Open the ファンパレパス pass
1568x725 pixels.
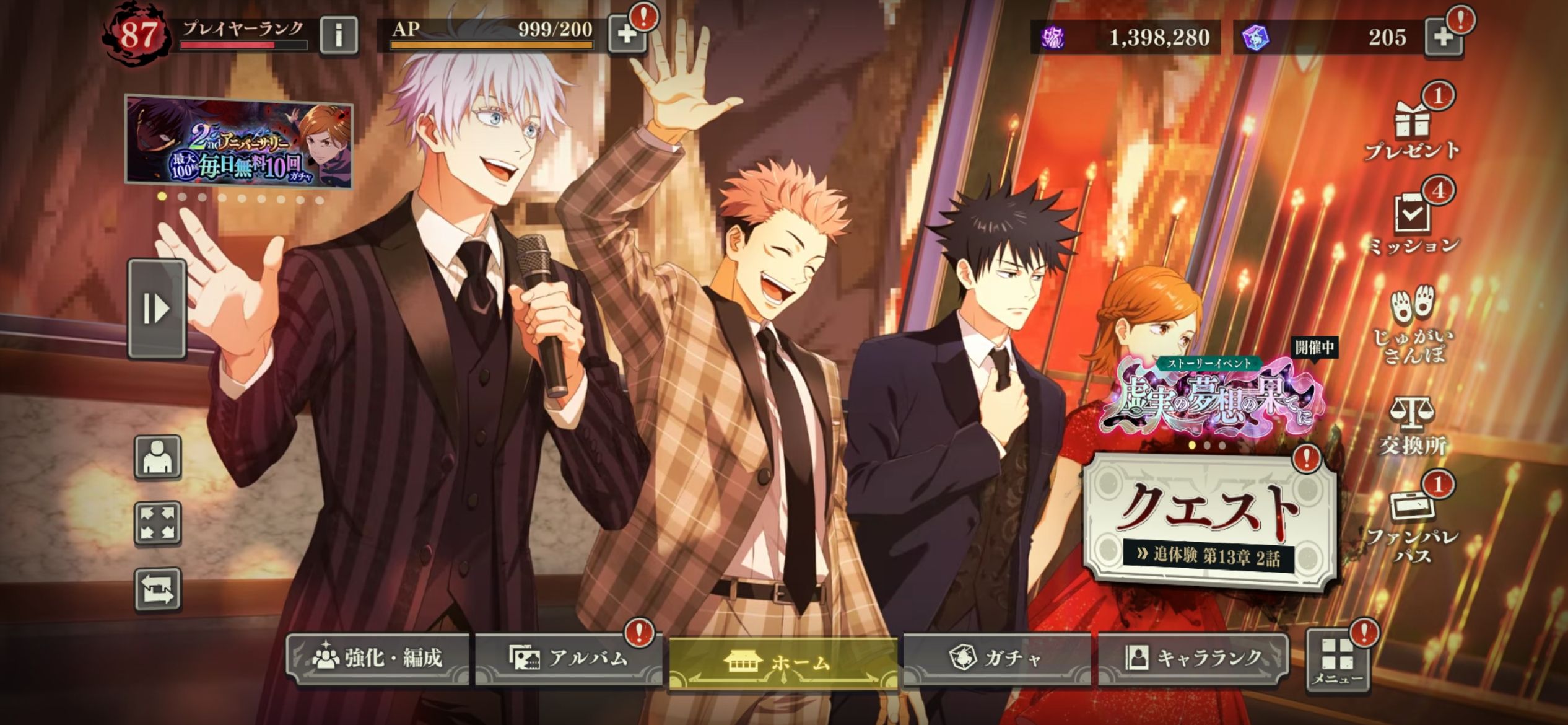pyautogui.click(x=1412, y=525)
